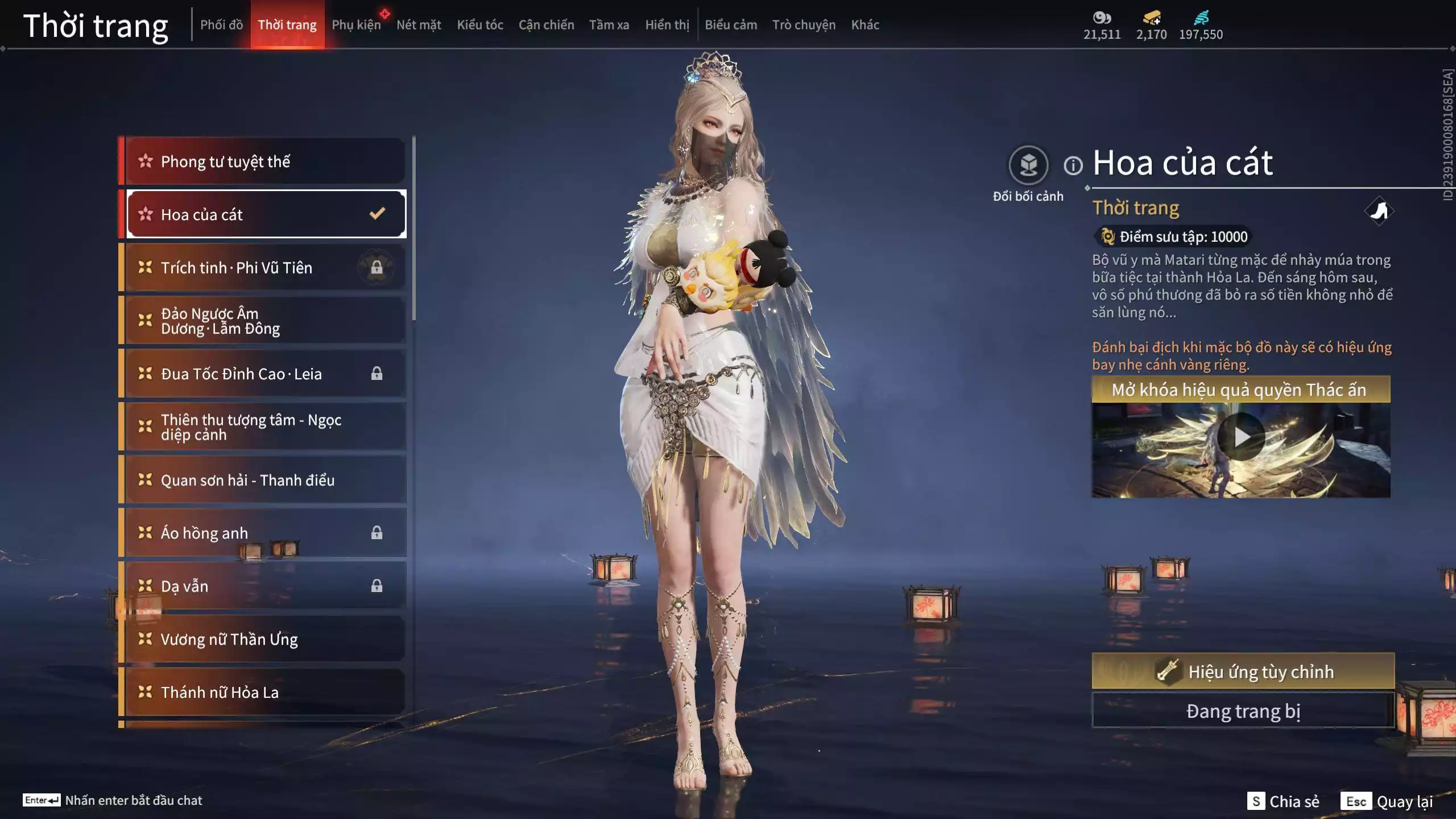
Task: Click the Đổi bối cảnh background icon
Action: click(x=1028, y=166)
